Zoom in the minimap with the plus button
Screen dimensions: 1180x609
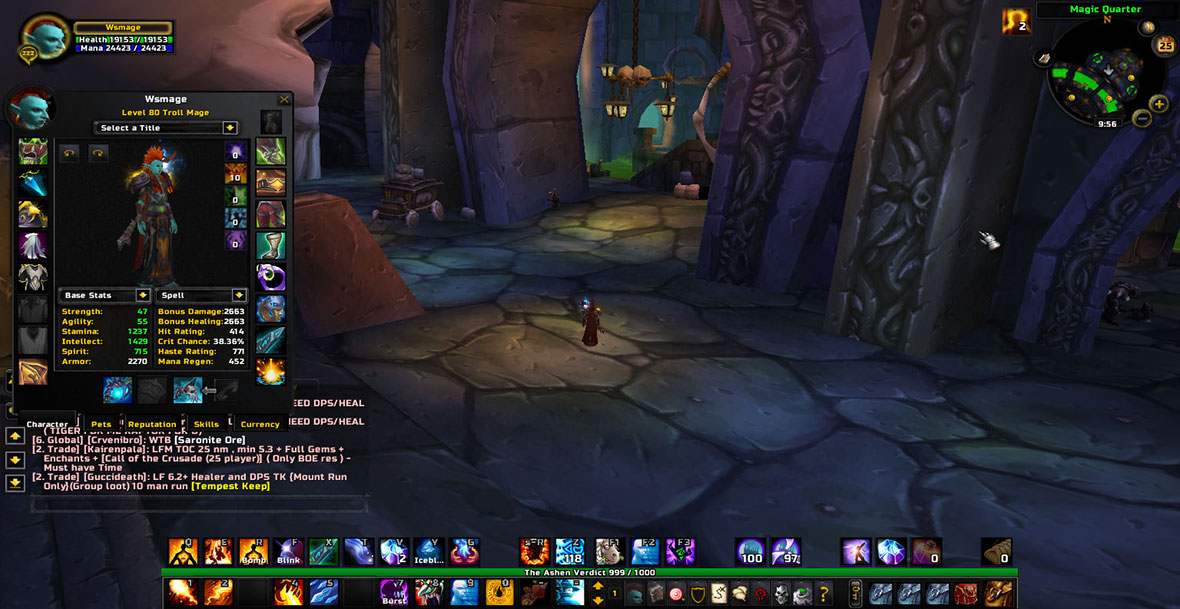[x=1159, y=104]
